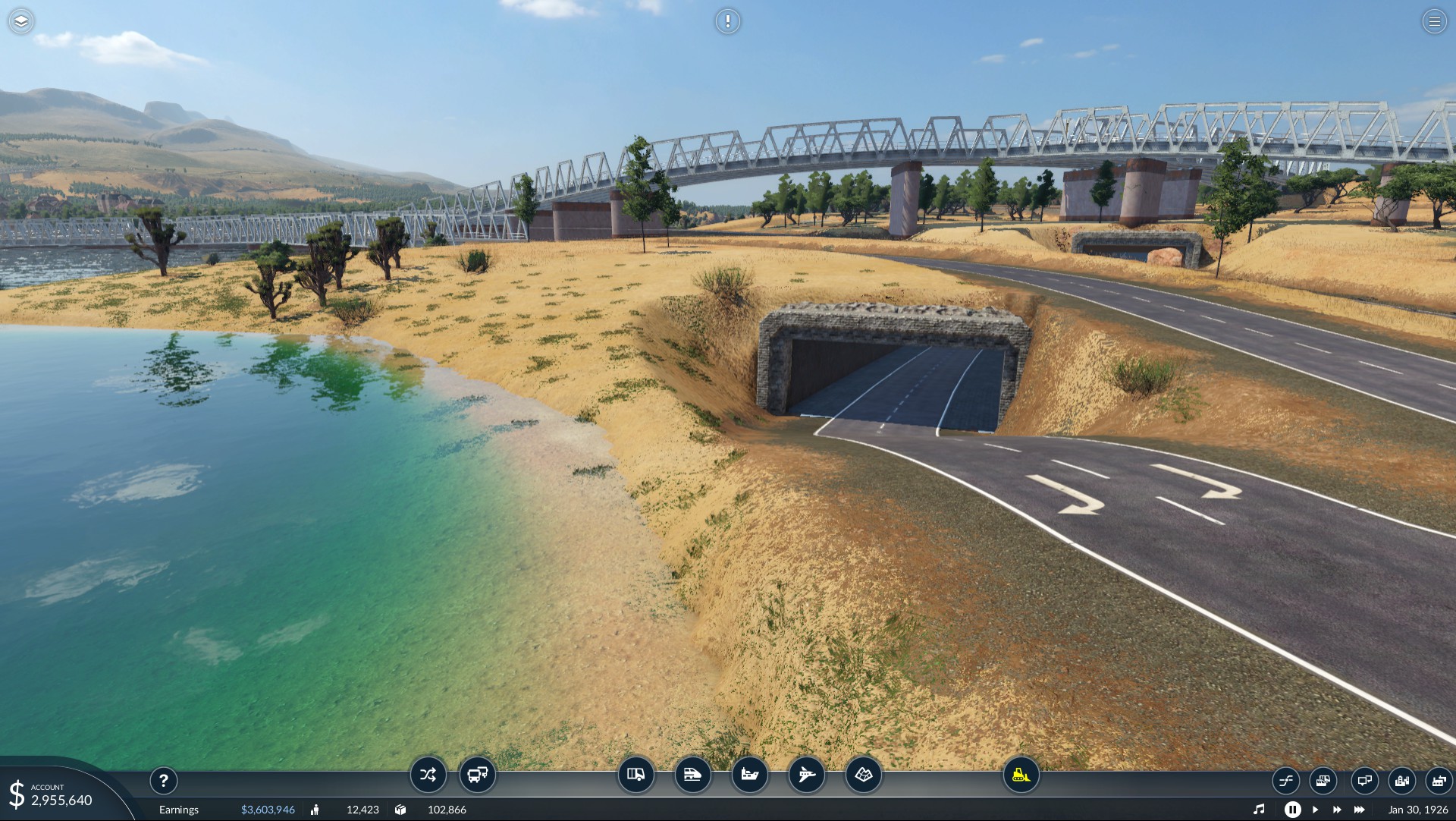Open the line manager shuffle-arrows icon
Image resolution: width=1456 pixels, height=821 pixels.
(428, 775)
